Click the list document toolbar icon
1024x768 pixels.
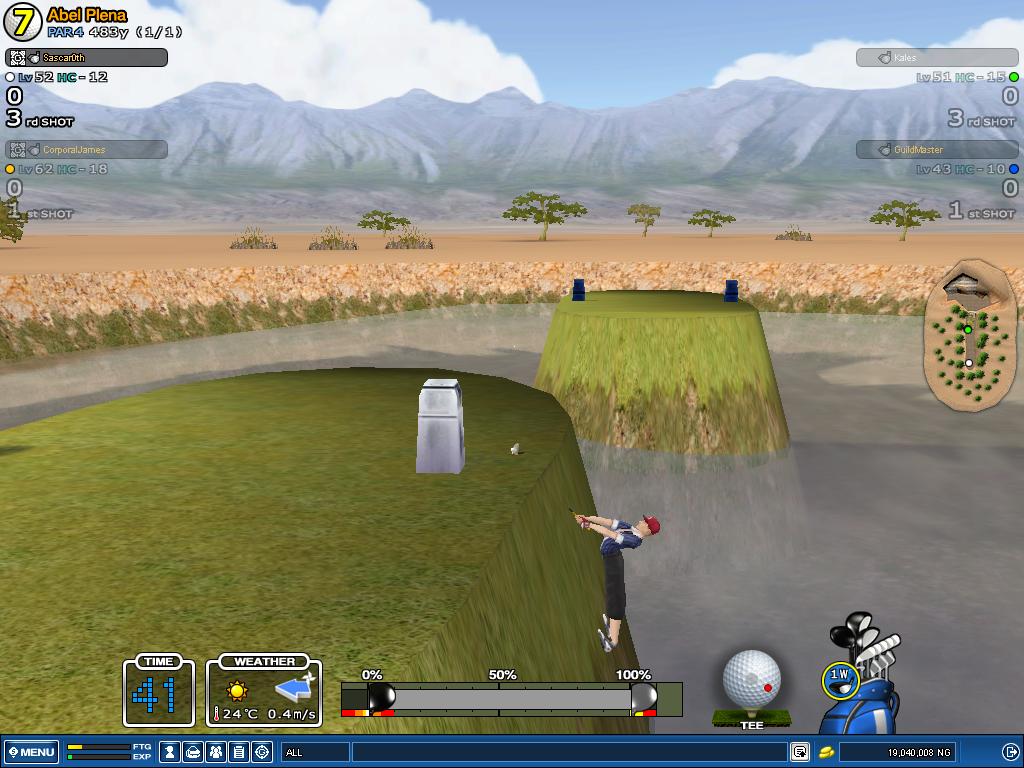(x=239, y=752)
